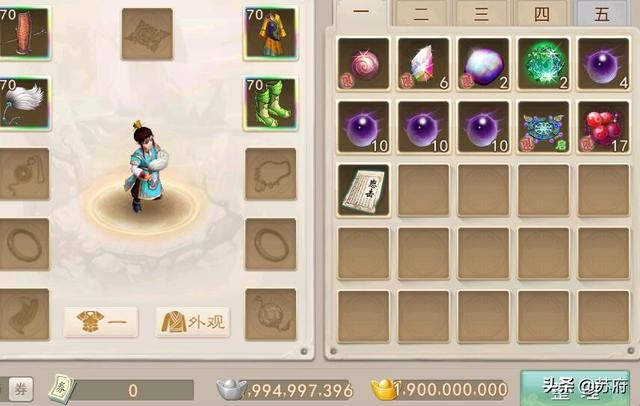Choose the red berries stack of 17
The height and width of the screenshot is (406, 640).
(604, 126)
